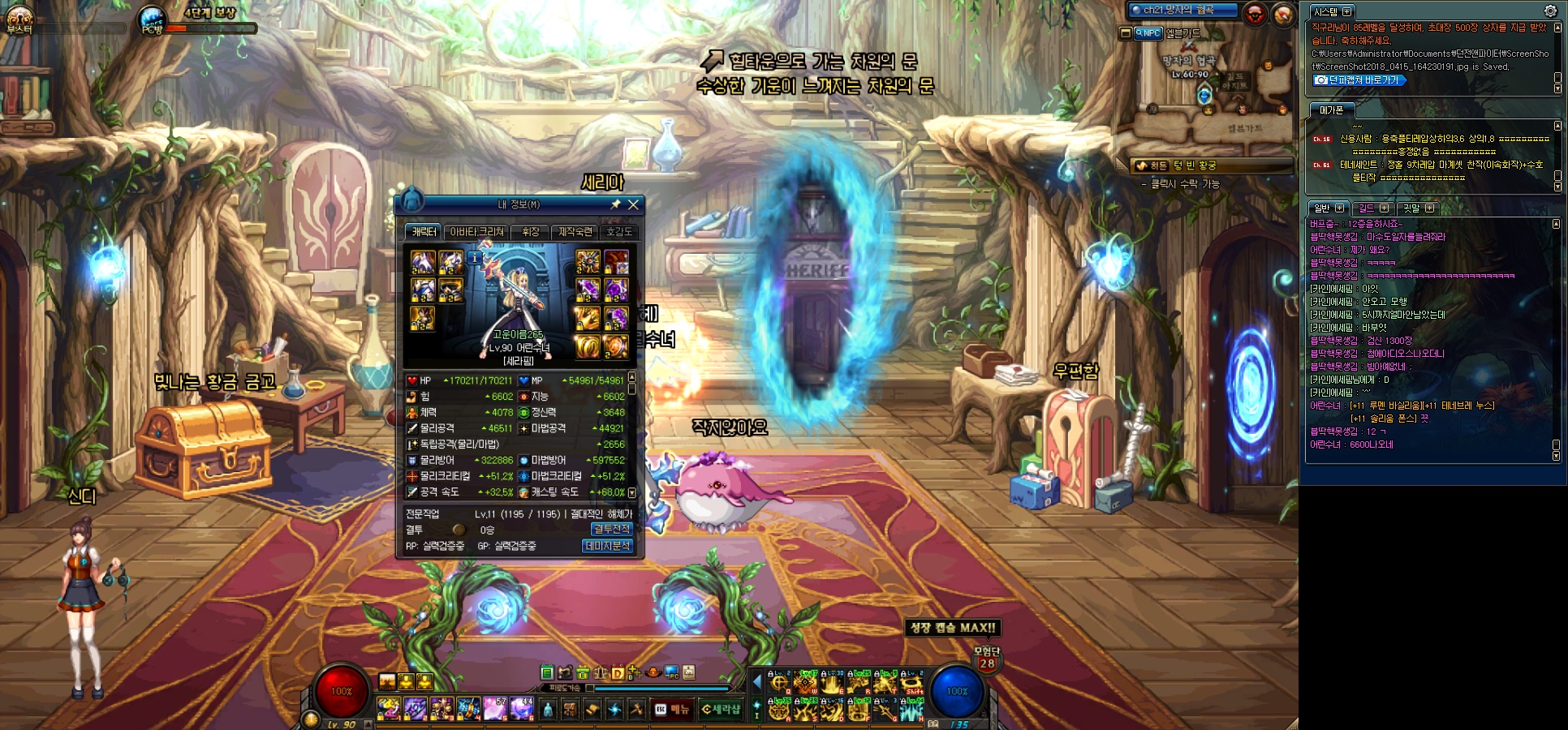Screen dimensions: 1568x730
Task: Click the treasure chest inventory icon
Action: pos(570,710)
